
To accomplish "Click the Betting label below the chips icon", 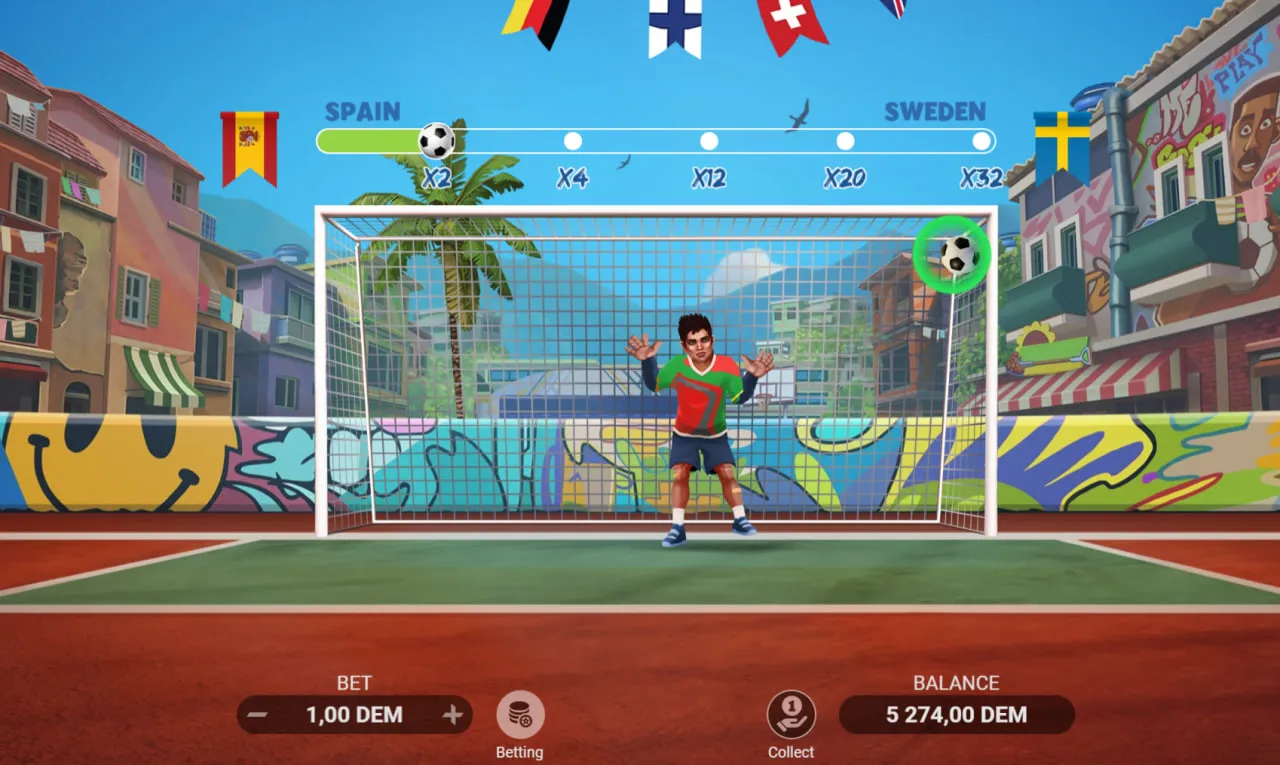I will pos(519,752).
